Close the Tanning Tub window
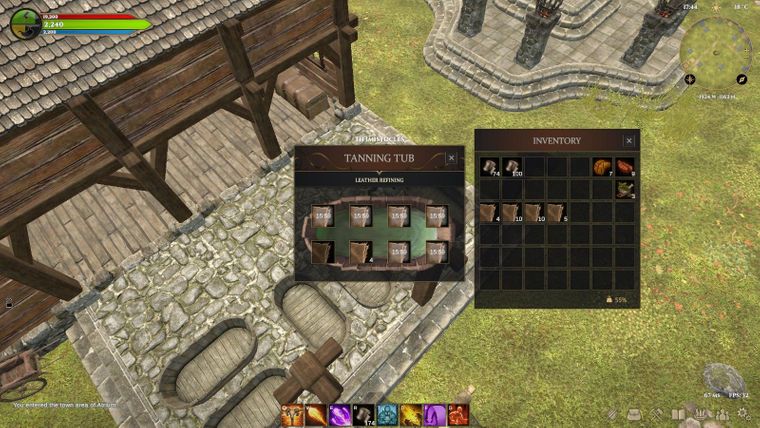Image resolution: width=760 pixels, height=428 pixels. (451, 158)
